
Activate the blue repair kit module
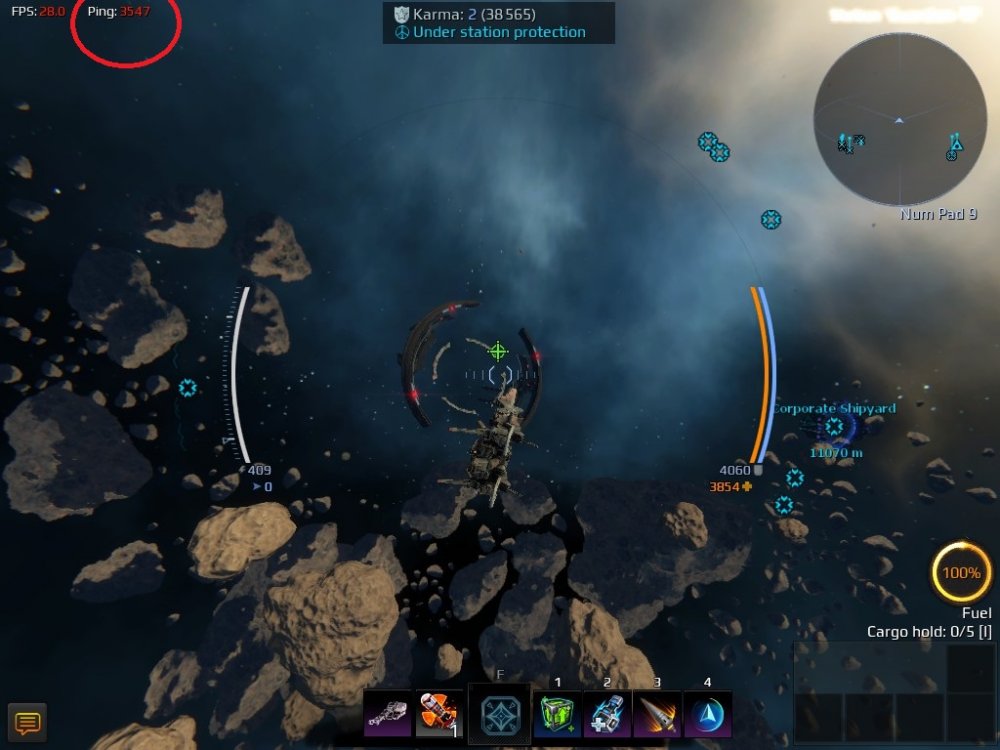tap(607, 714)
